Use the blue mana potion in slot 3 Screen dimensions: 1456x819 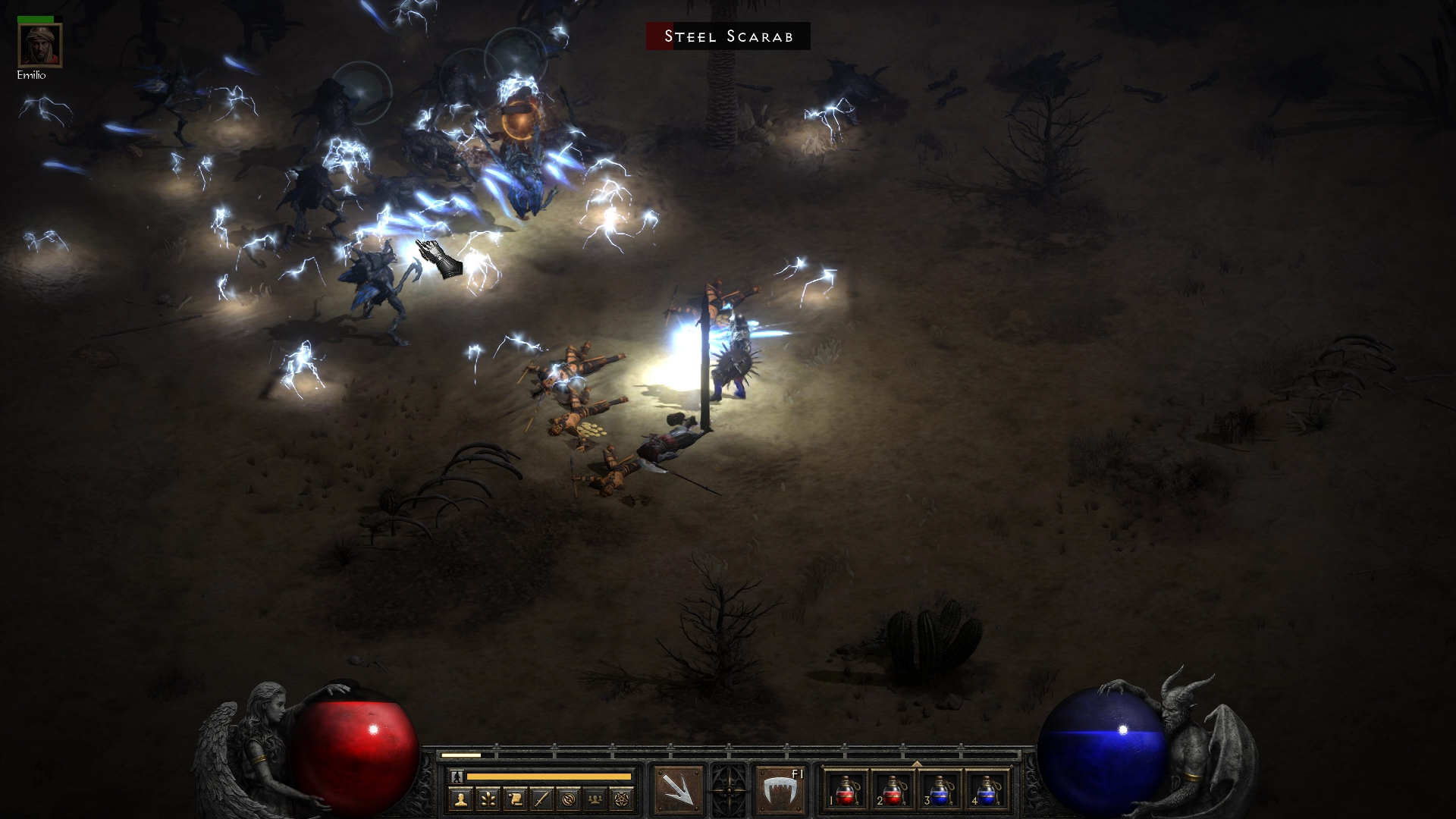(x=940, y=789)
